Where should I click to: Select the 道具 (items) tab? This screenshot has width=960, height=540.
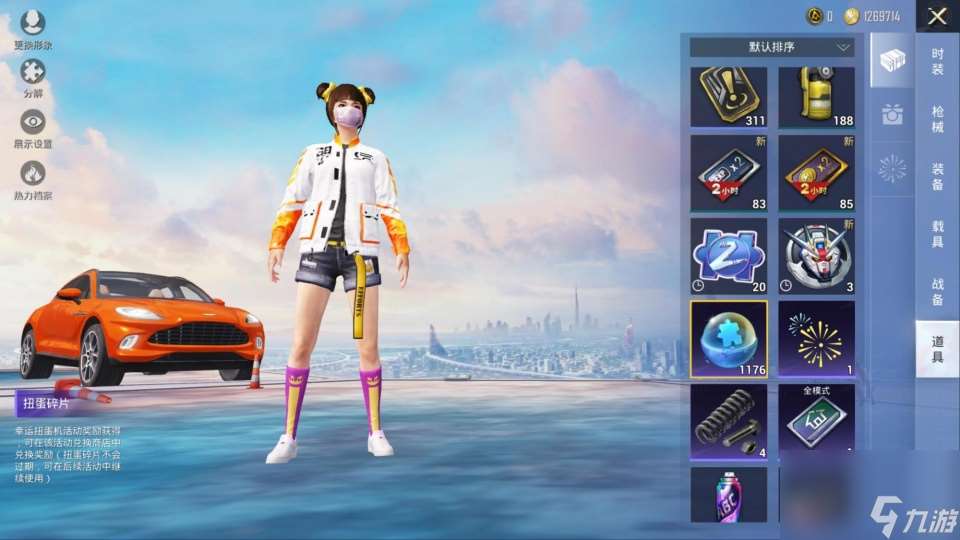[937, 349]
